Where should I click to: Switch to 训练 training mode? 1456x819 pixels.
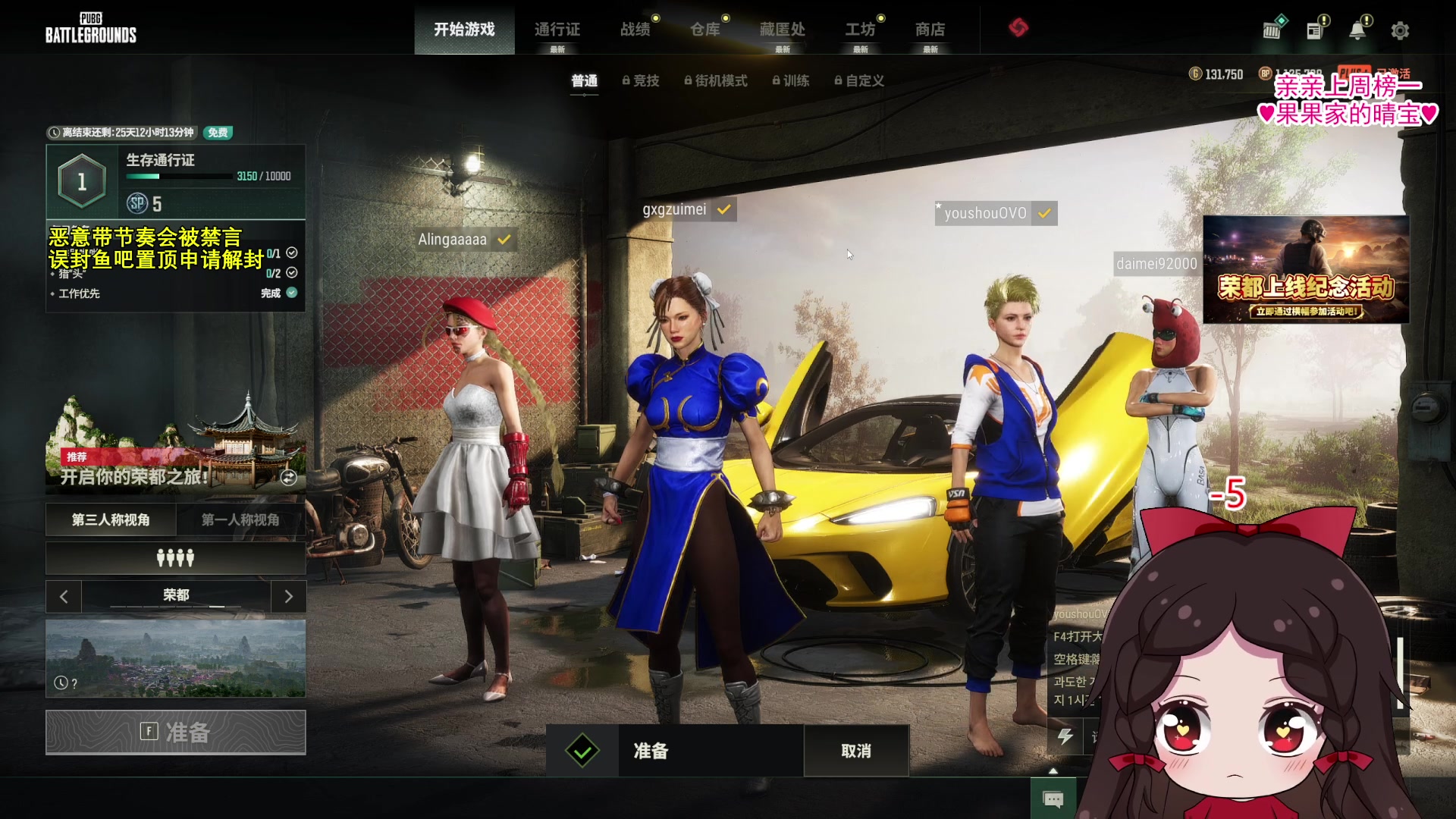point(791,80)
